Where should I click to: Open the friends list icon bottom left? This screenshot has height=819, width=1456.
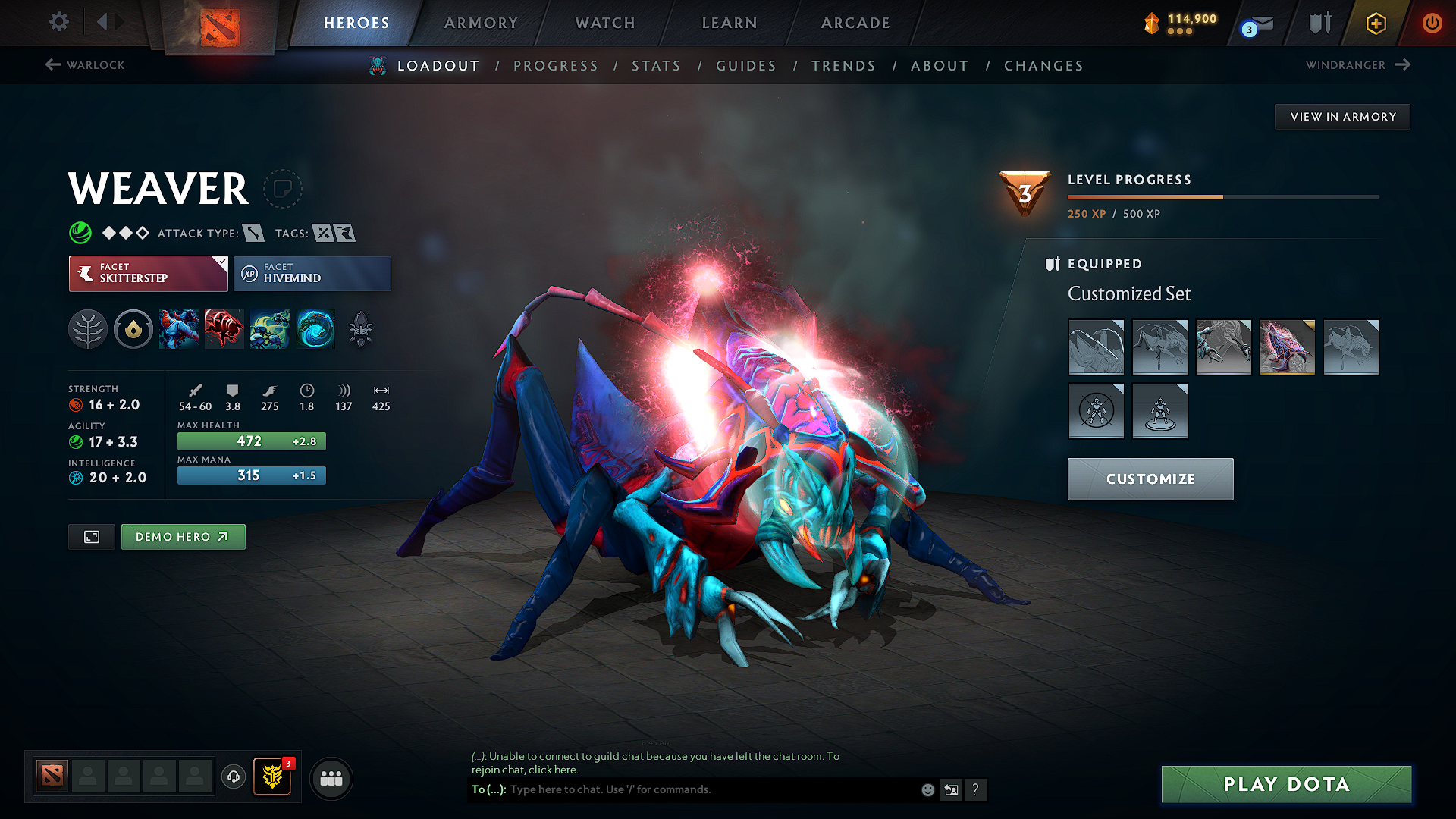point(331,778)
